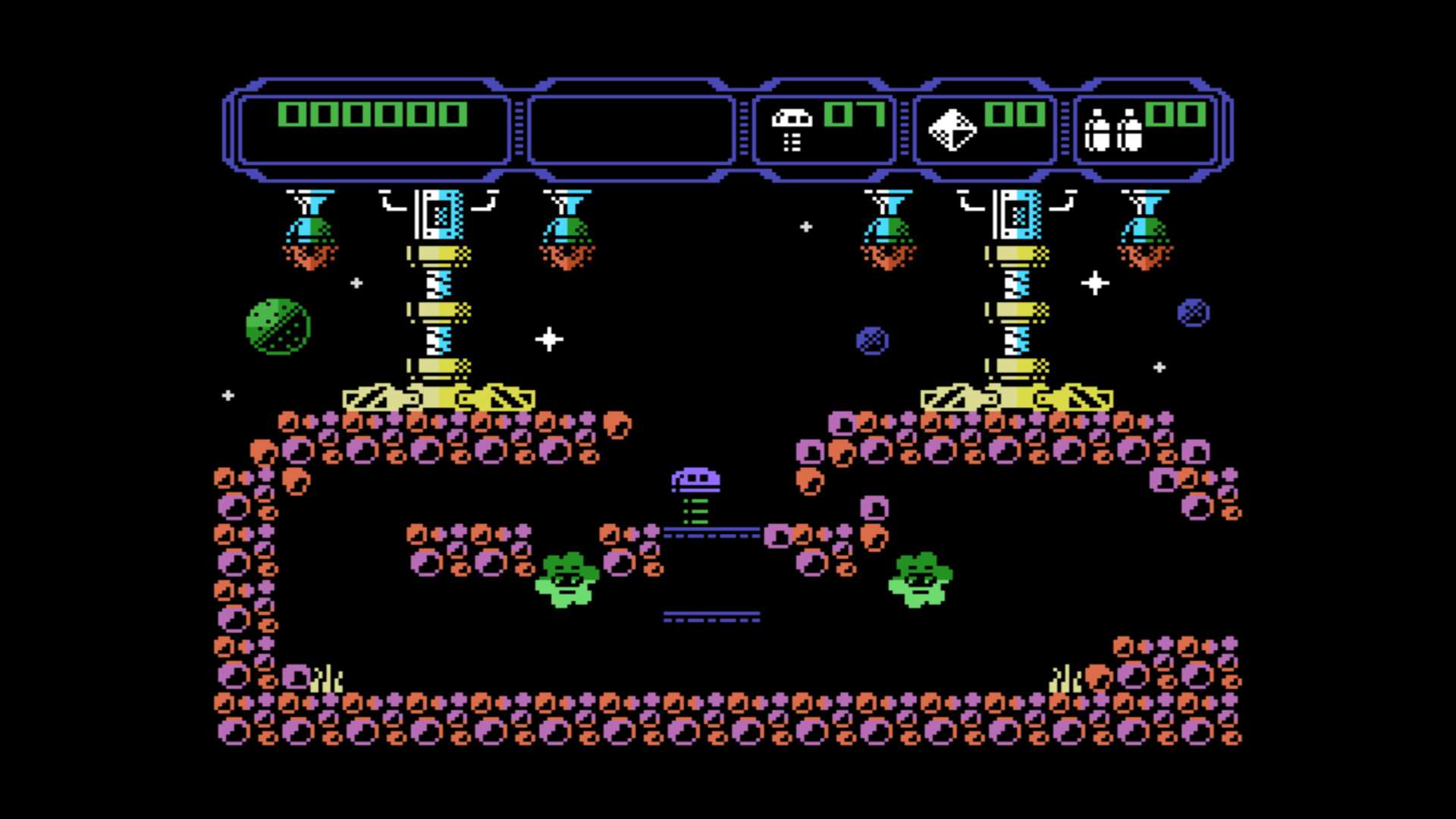Click the twin bottles icon
Image resolution: width=1456 pixels, height=819 pixels.
(x=1112, y=130)
